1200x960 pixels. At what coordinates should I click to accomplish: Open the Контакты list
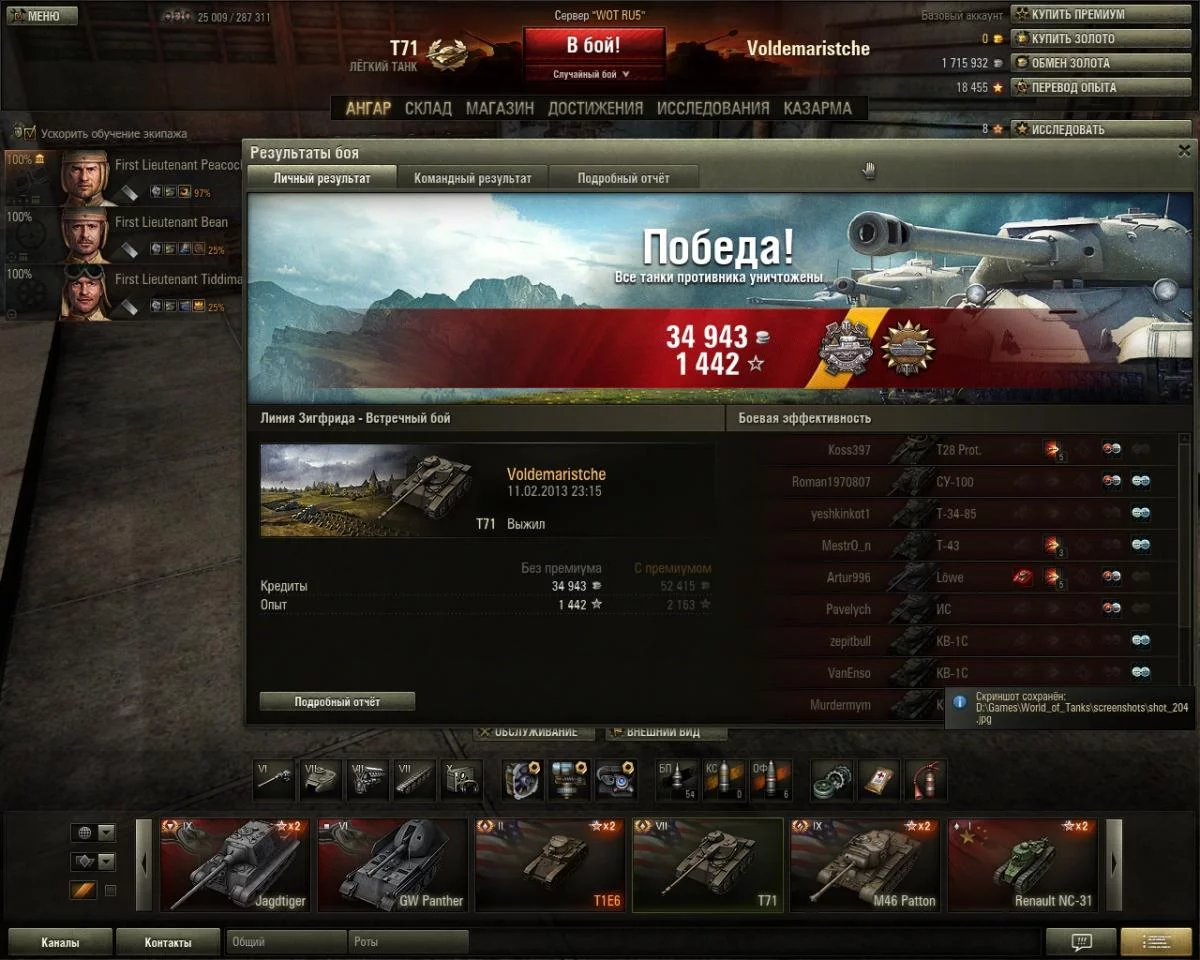(168, 942)
